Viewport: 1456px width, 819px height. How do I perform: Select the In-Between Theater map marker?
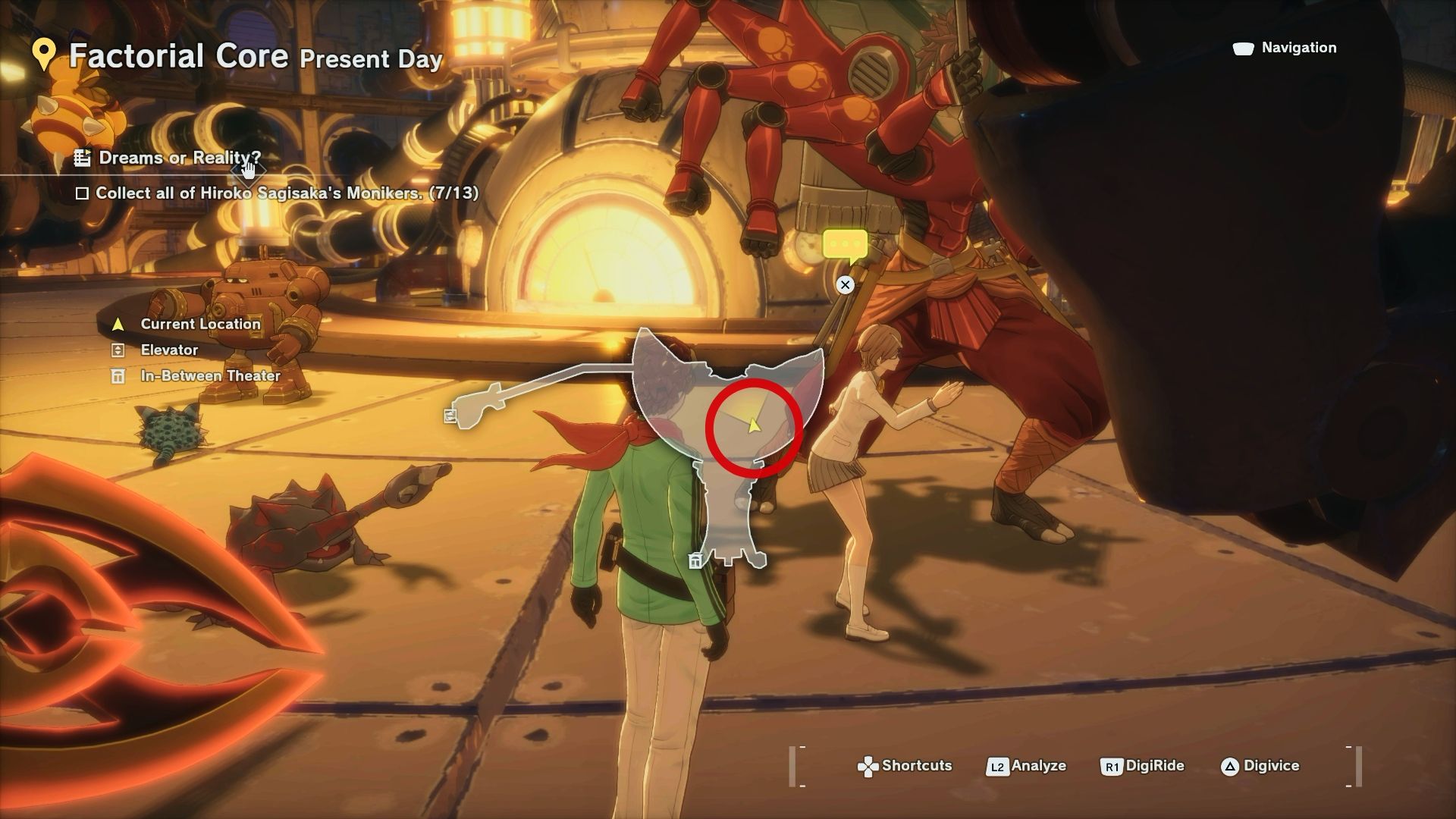(x=695, y=561)
